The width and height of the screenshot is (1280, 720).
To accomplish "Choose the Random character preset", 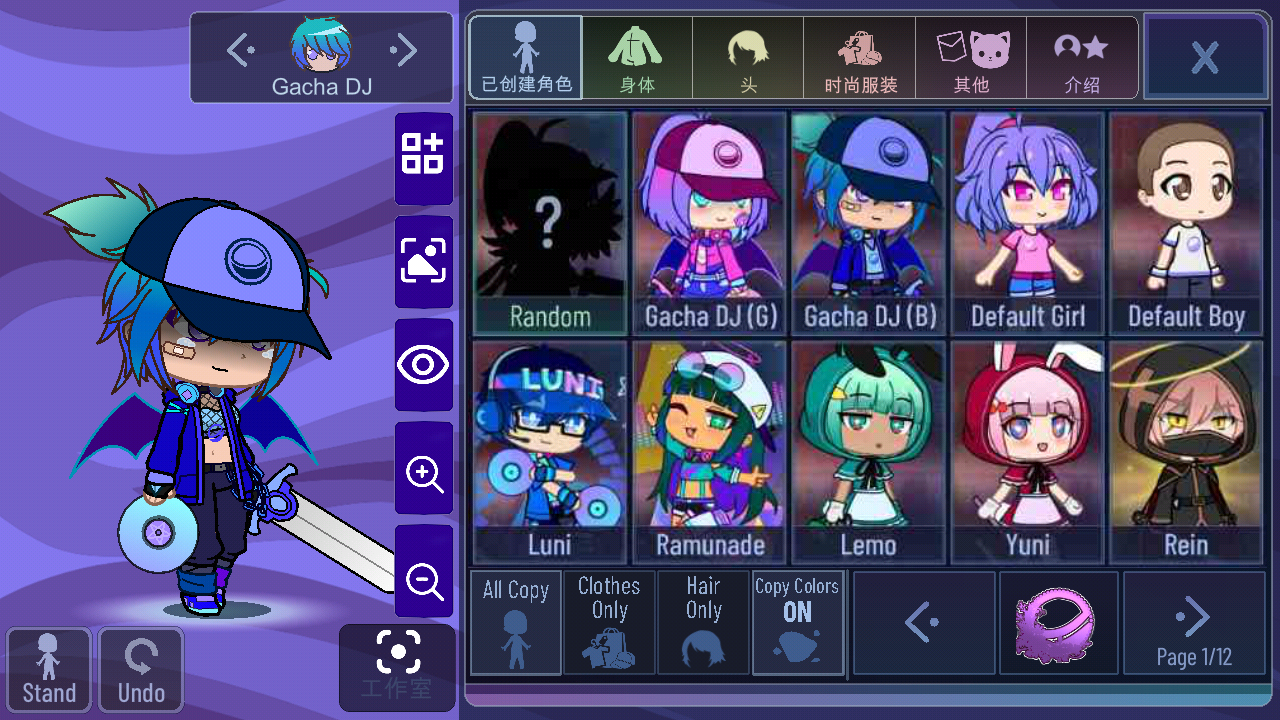I will (x=550, y=223).
